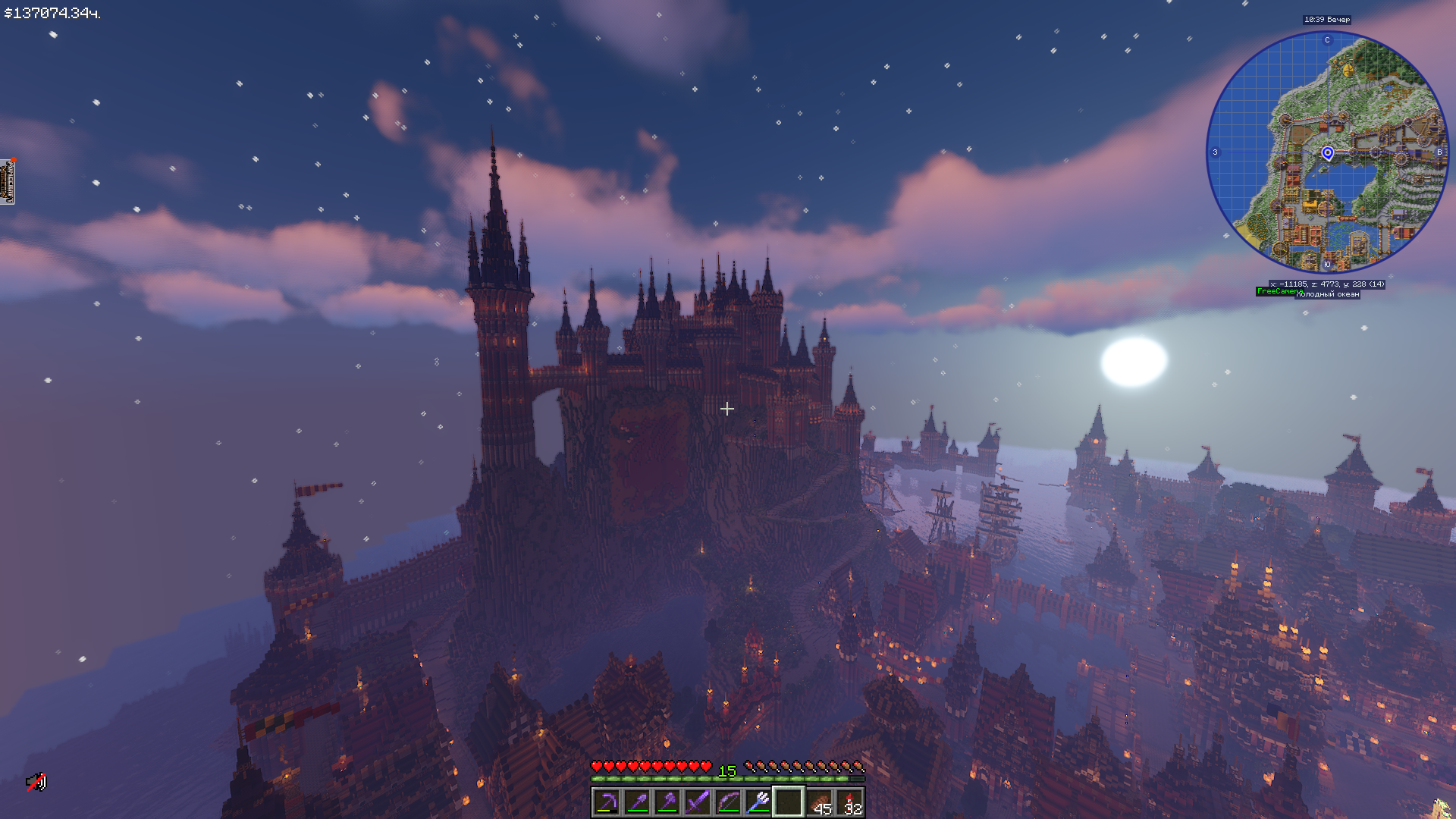Select the netherite sword hotbar slot
Image resolution: width=1456 pixels, height=819 pixels.
coord(698,802)
